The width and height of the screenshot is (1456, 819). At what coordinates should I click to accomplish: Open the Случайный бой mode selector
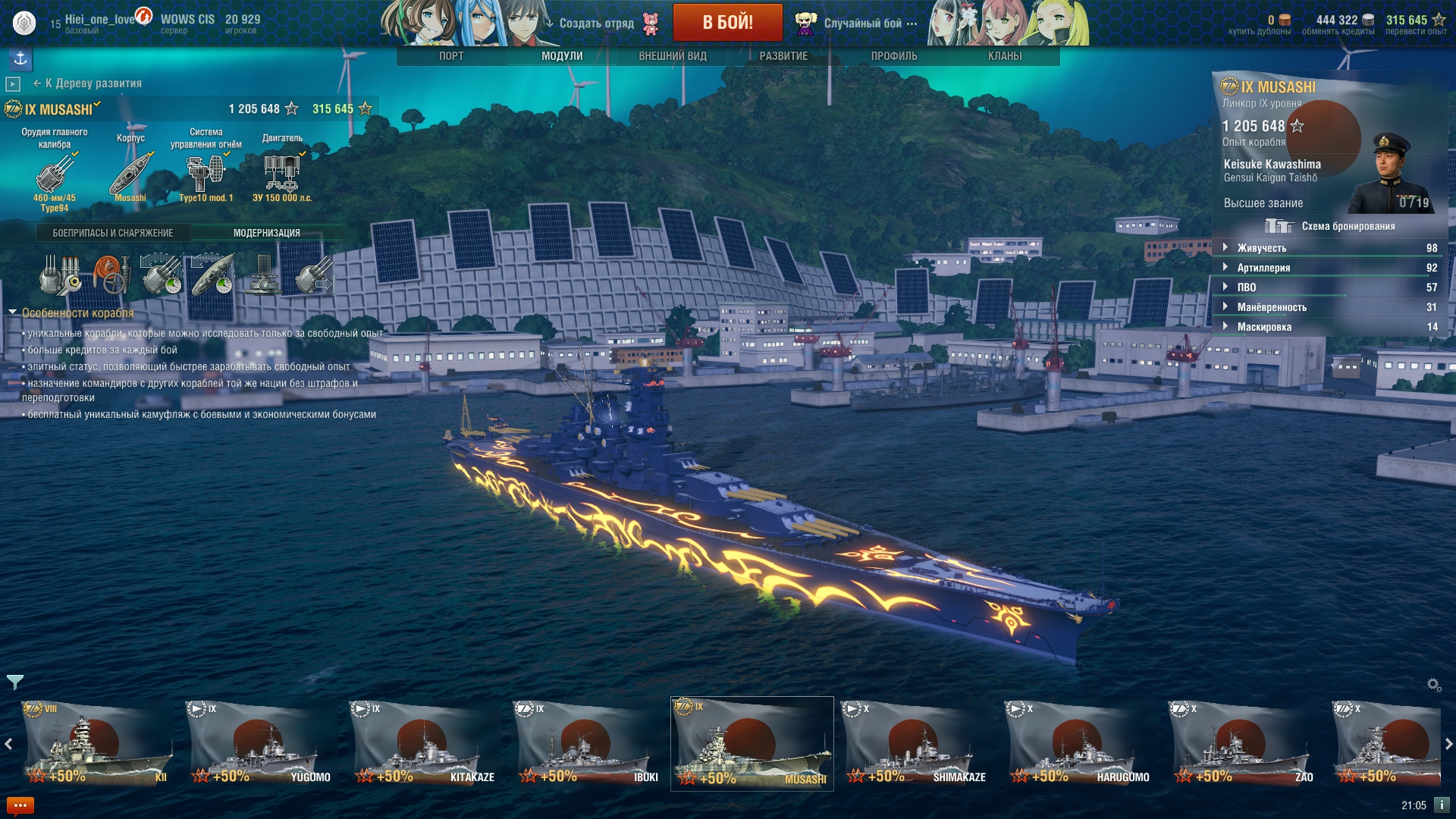click(x=863, y=24)
